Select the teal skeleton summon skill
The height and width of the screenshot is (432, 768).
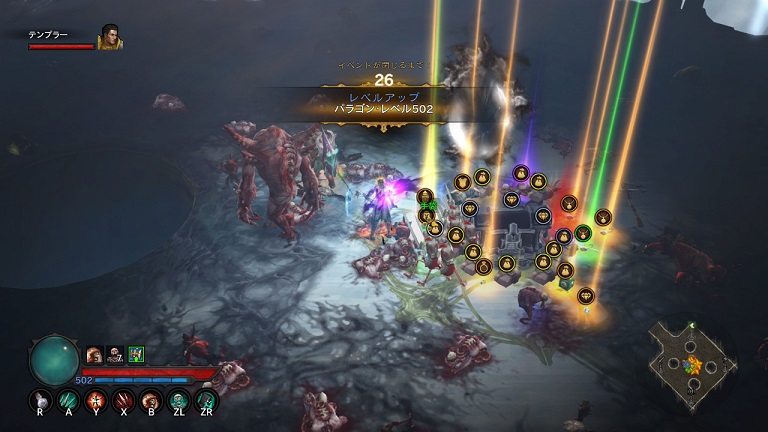click(x=180, y=401)
